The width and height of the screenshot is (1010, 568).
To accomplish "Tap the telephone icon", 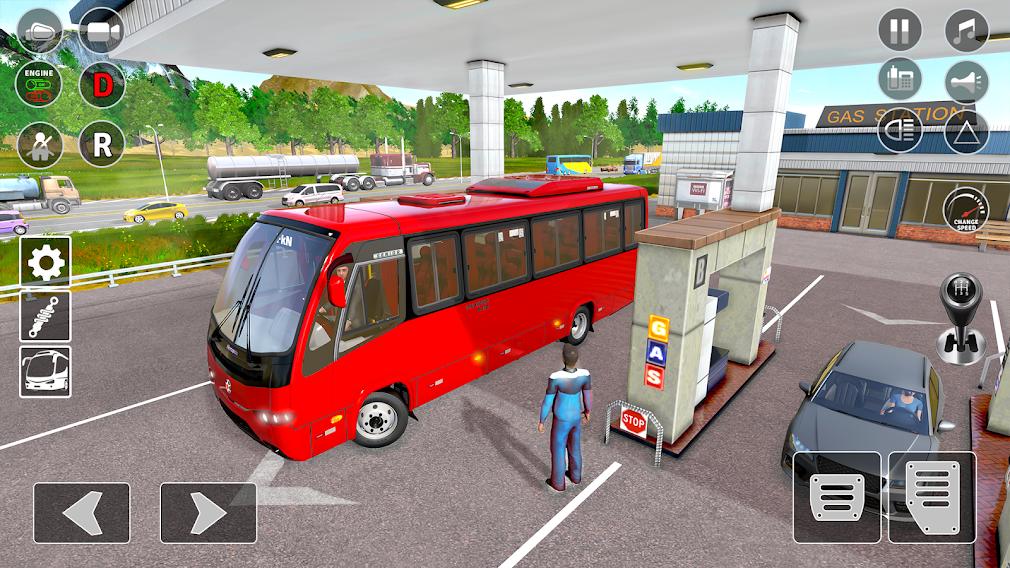I will tap(900, 81).
